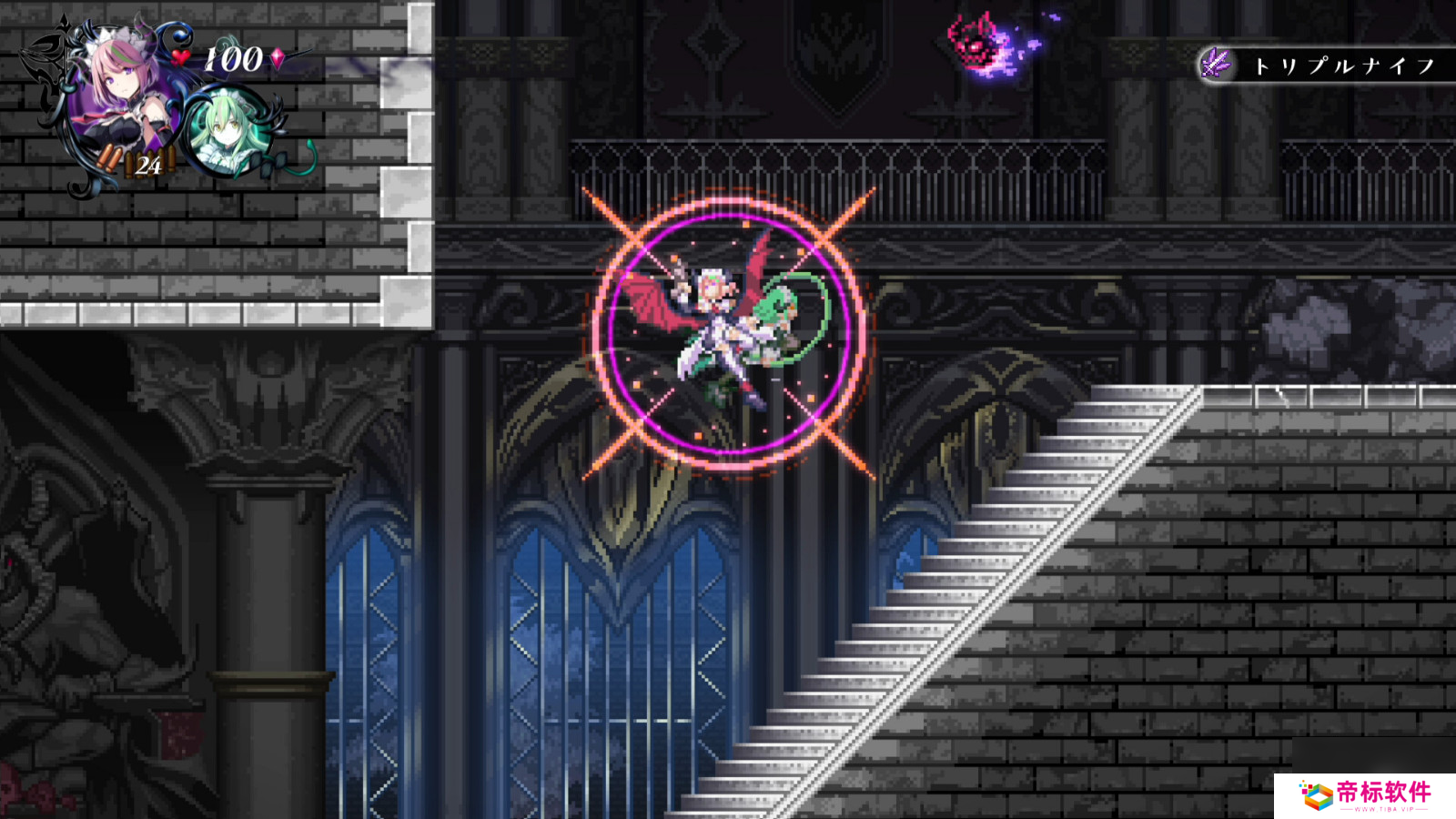Viewport: 1456px width, 819px height.
Task: Click the red heart health icon
Action: click(179, 56)
